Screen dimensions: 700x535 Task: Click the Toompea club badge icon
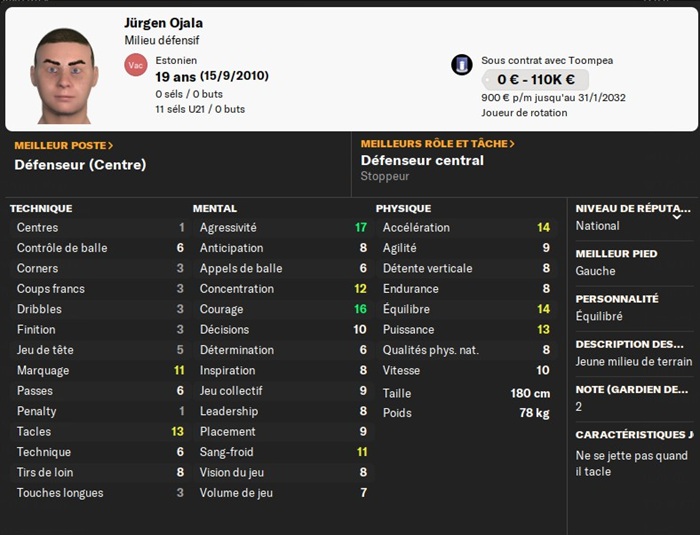(x=462, y=65)
